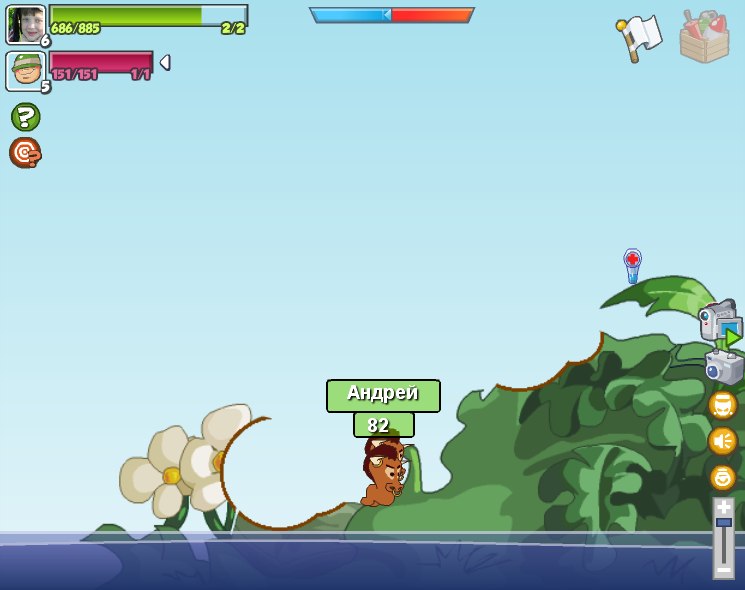Take a screenshot with the photo camera
Screen dimensions: 745x590
(x=723, y=367)
